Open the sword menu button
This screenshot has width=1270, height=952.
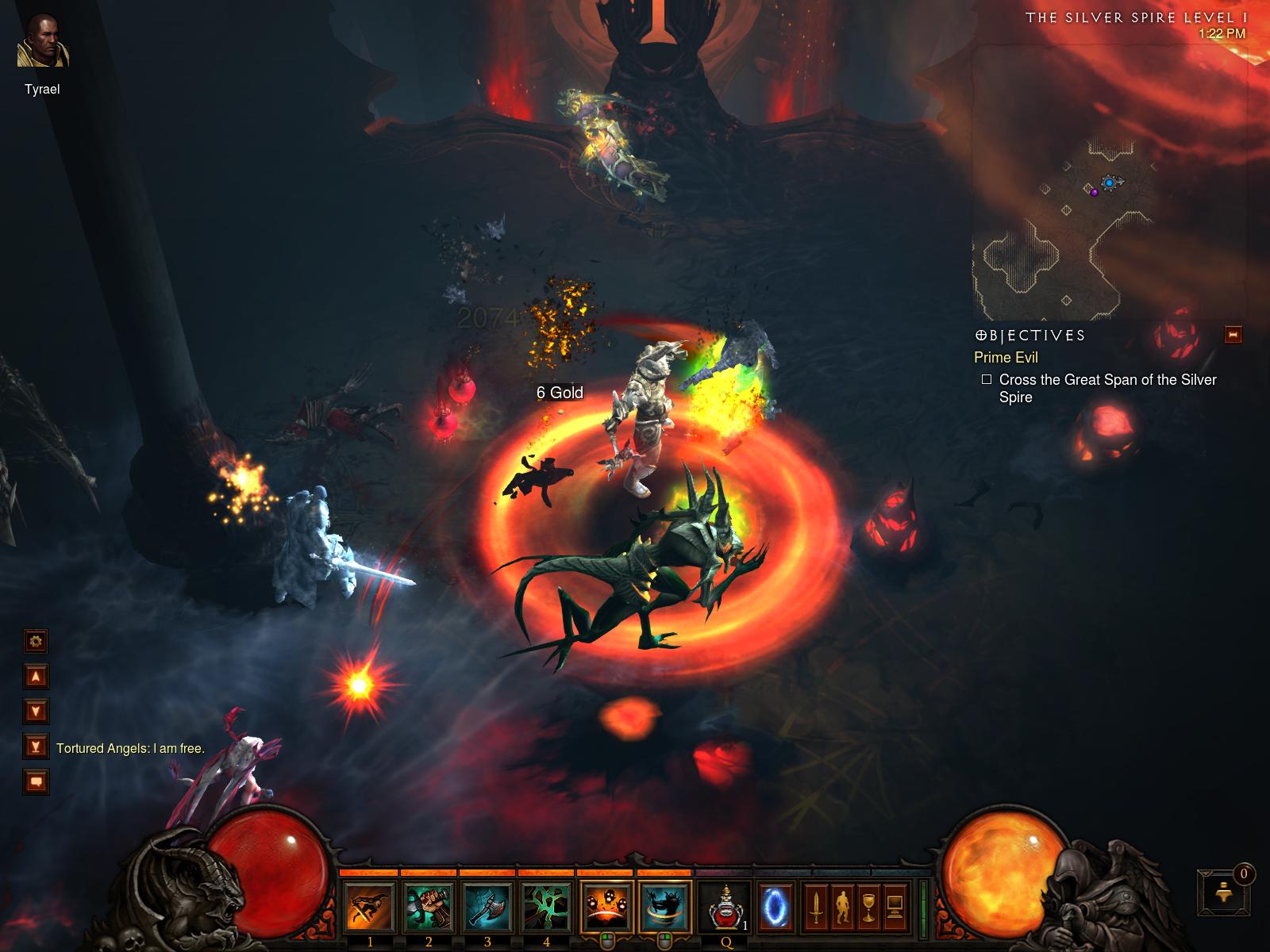click(x=815, y=905)
